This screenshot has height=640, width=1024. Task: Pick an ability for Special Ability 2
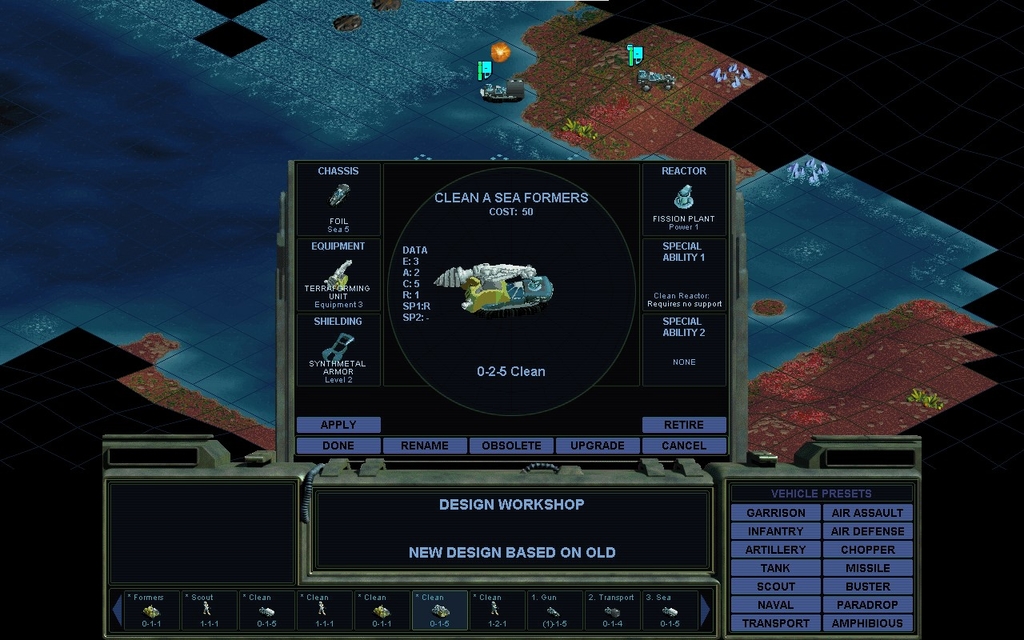tap(684, 350)
